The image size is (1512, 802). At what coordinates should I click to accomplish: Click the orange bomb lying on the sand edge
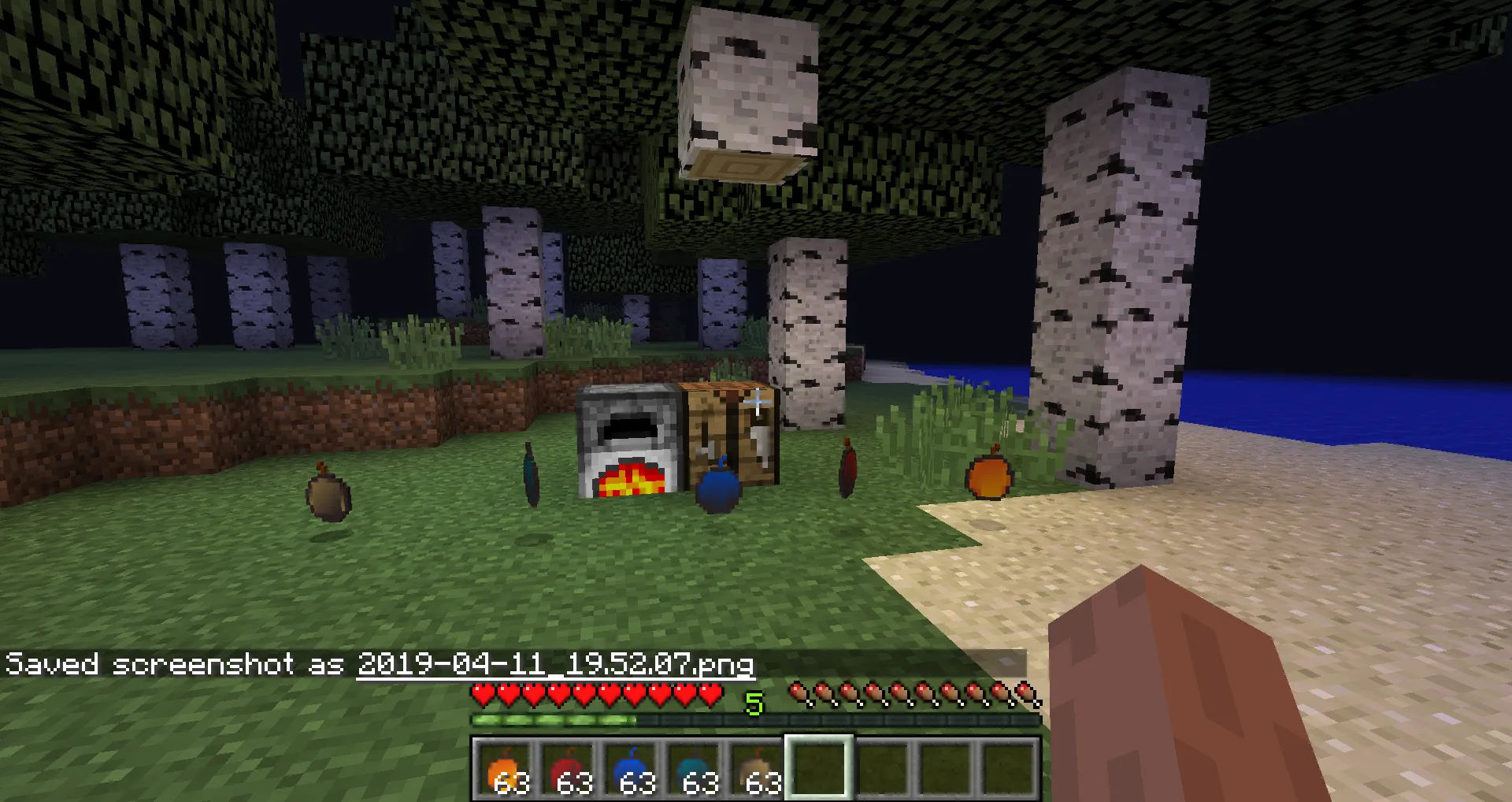pyautogui.click(x=988, y=477)
